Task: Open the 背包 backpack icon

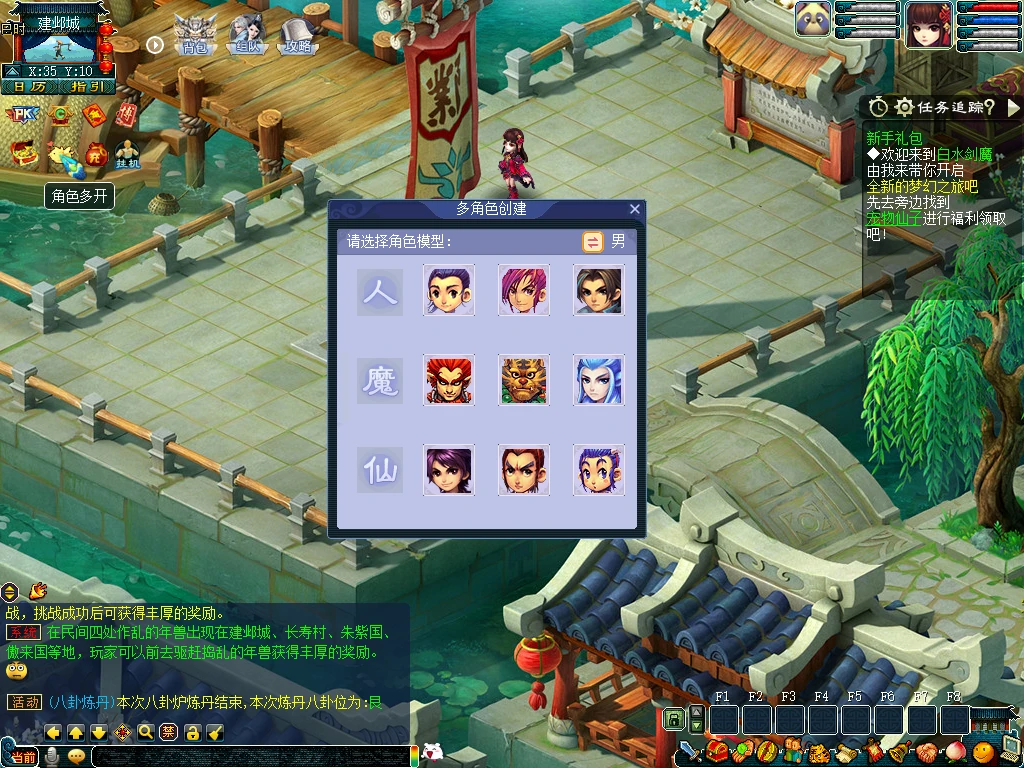Action: (194, 35)
